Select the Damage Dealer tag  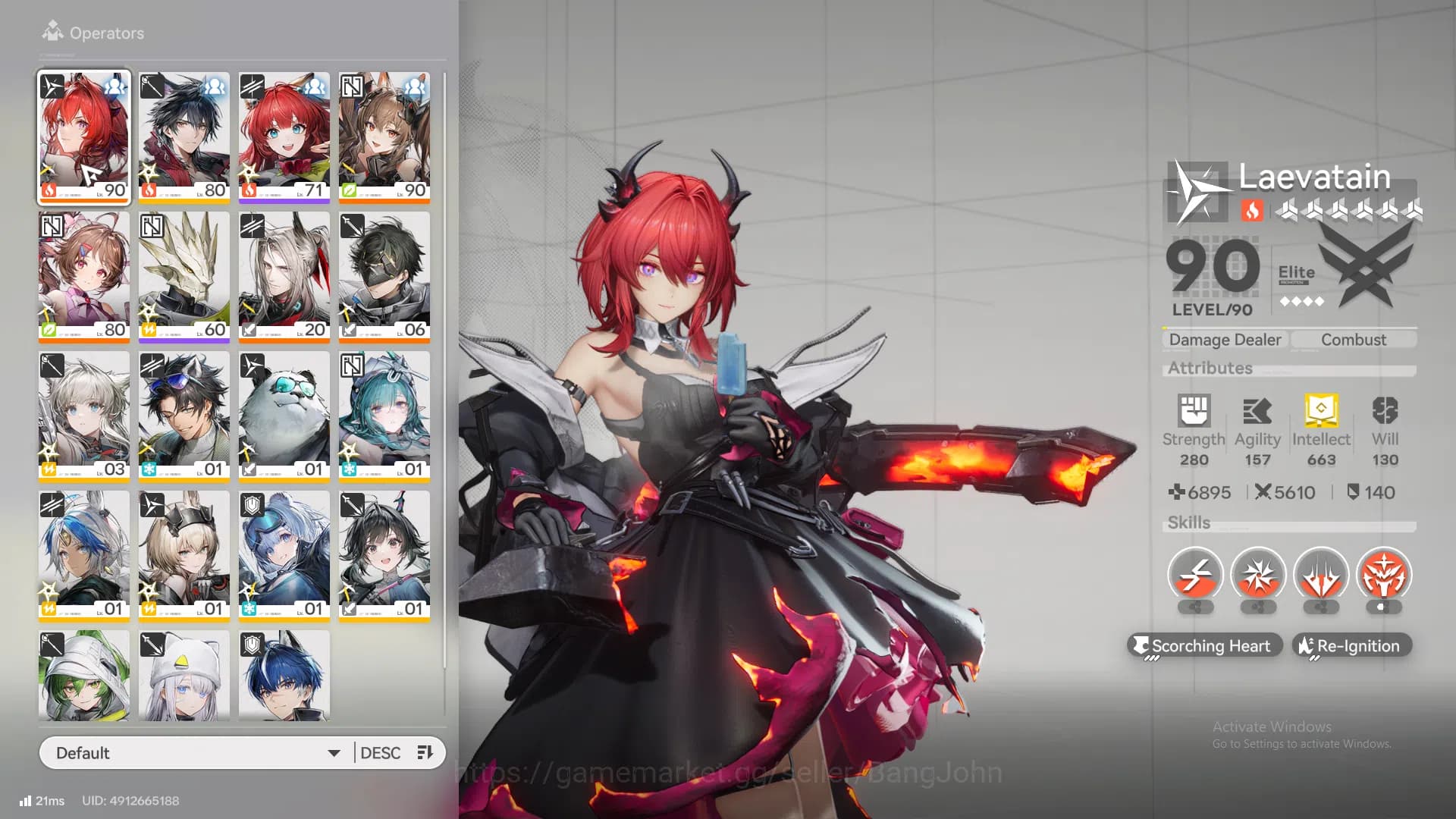coord(1224,339)
